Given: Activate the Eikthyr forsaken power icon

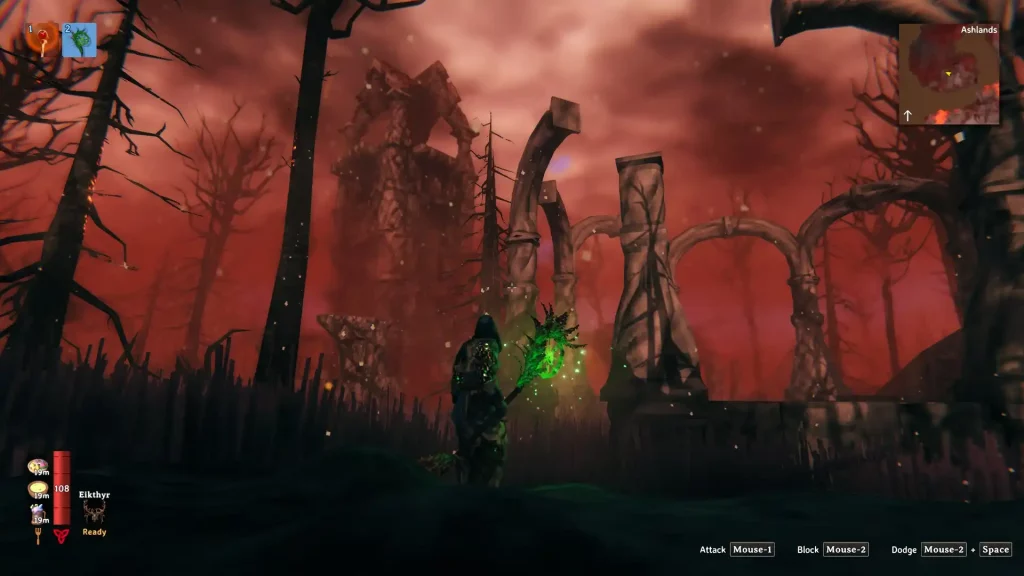Looking at the screenshot, I should pyautogui.click(x=94, y=513).
